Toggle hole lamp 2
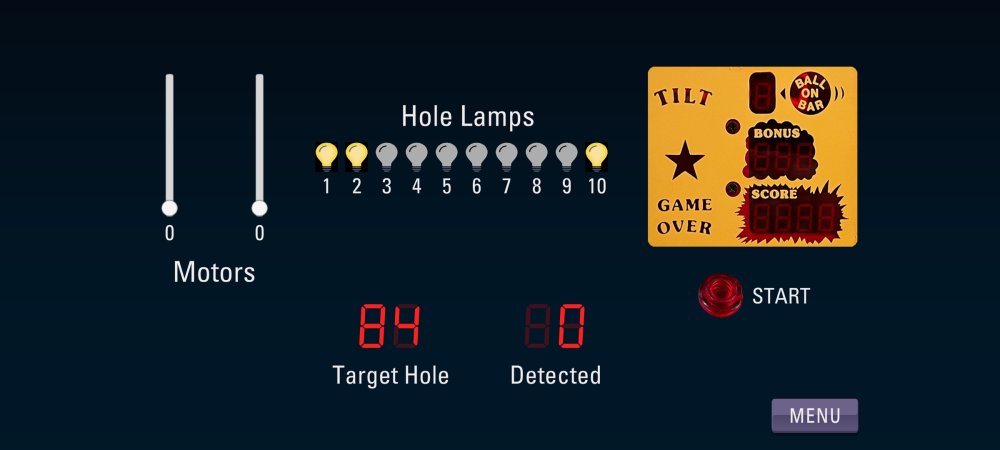This screenshot has height=450, width=1000. coord(356,156)
